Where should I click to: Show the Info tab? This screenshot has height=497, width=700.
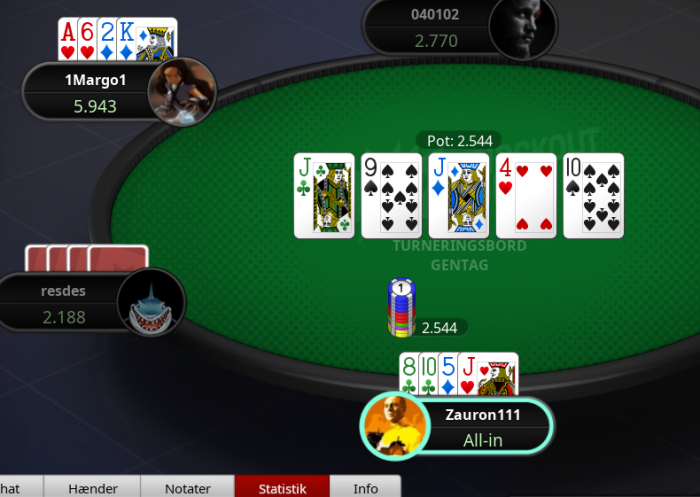pyautogui.click(x=366, y=488)
